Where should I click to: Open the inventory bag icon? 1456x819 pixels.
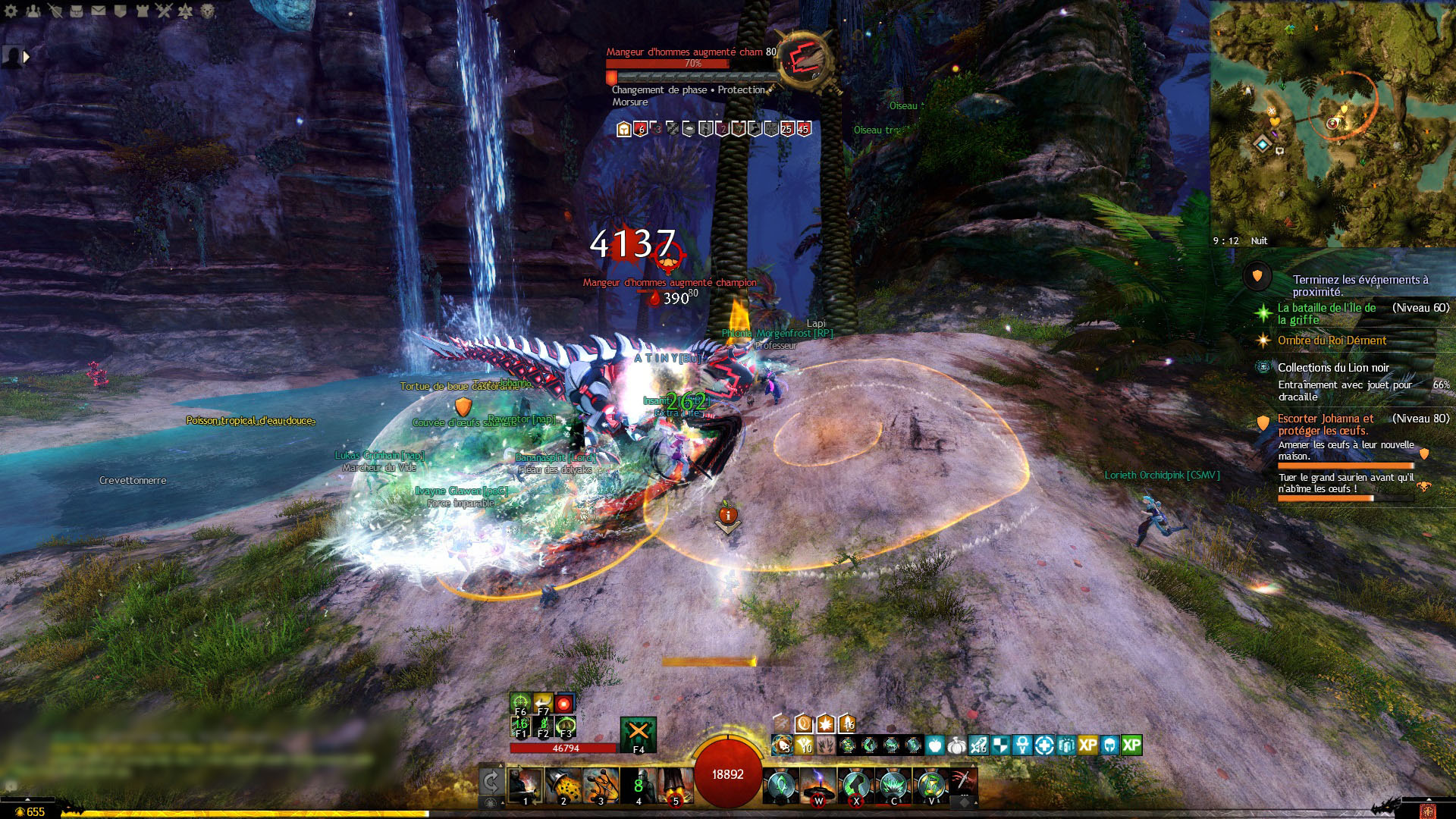click(77, 11)
